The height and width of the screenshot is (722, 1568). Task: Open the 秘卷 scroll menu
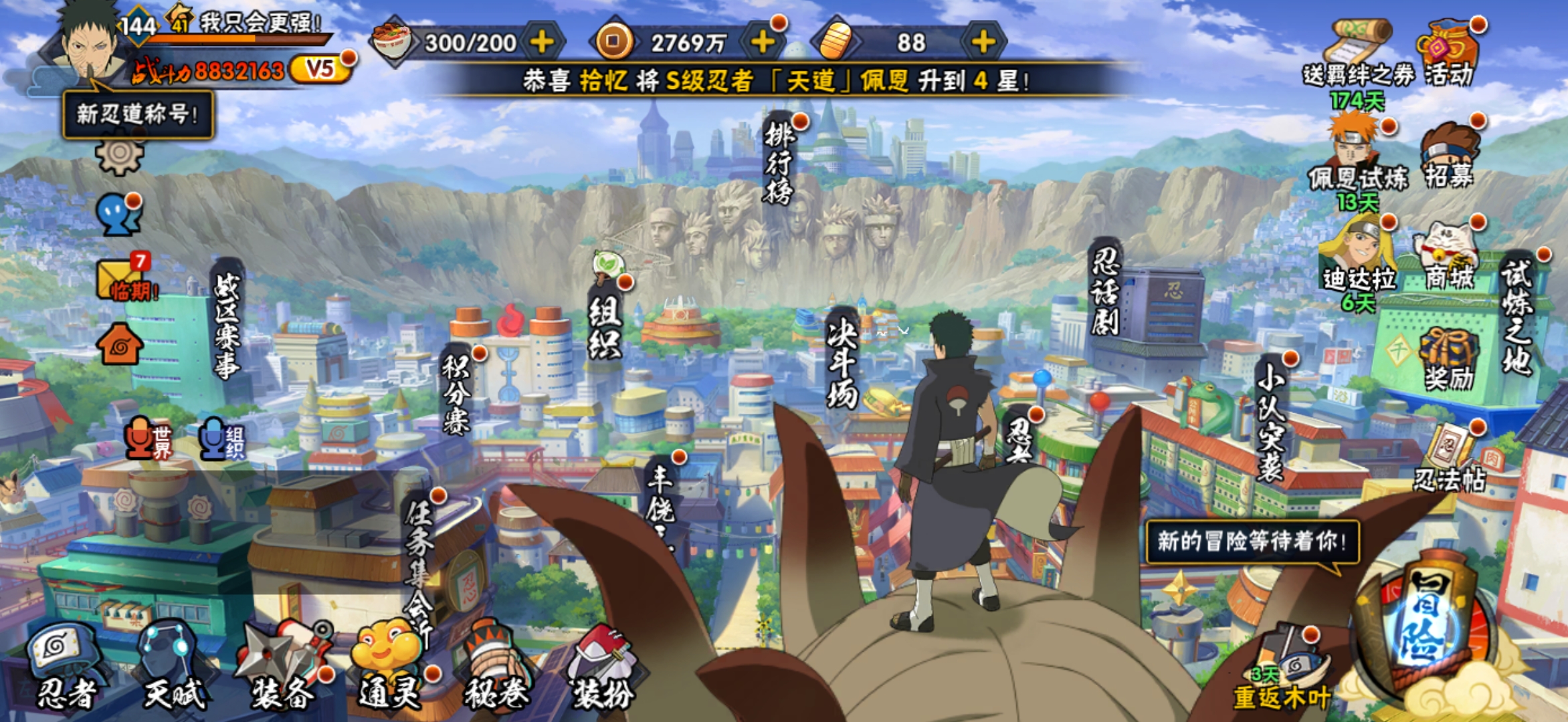tap(496, 669)
